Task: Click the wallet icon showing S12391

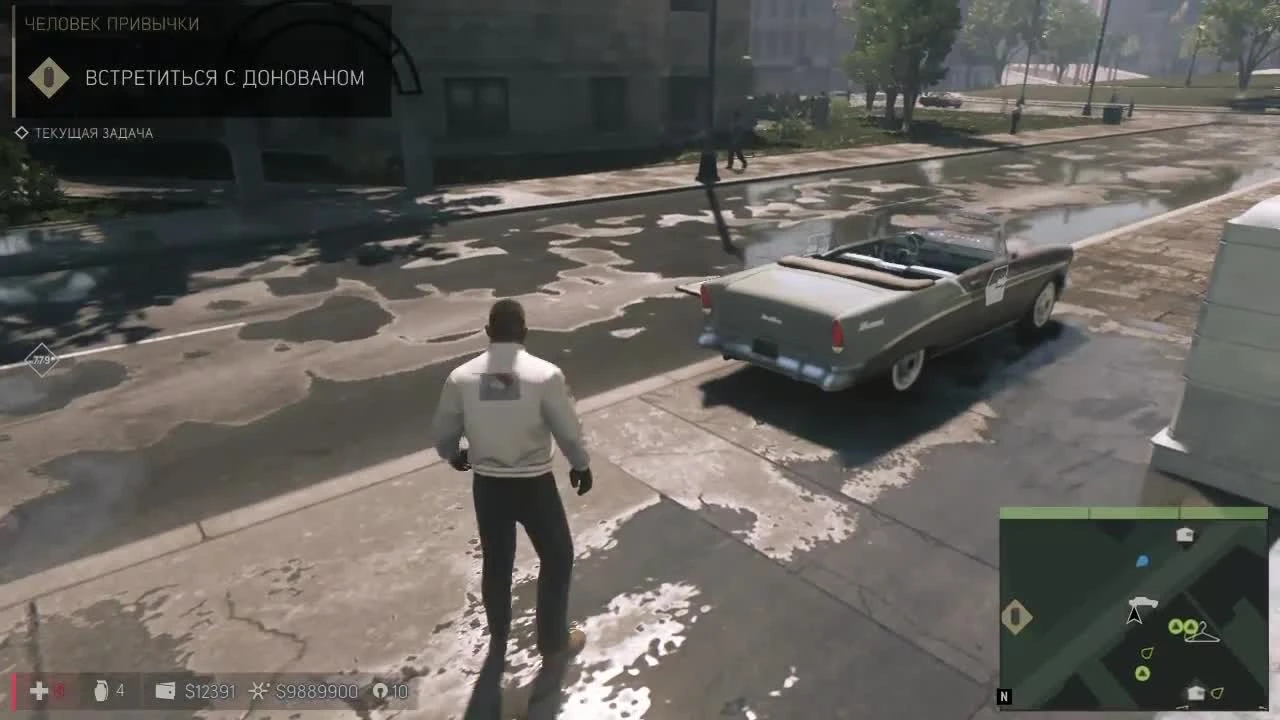Action: 165,690
